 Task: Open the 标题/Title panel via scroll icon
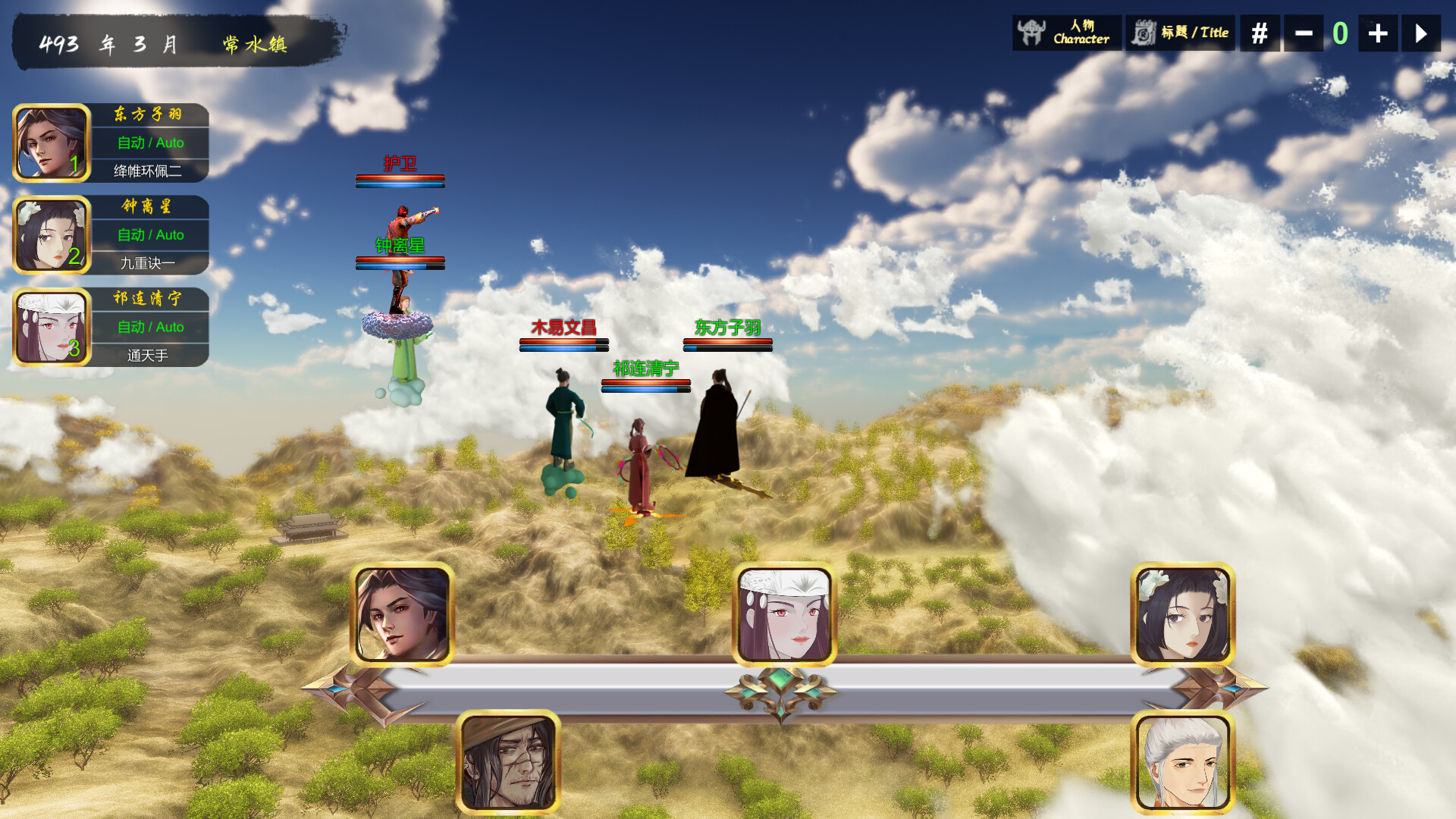coord(1179,33)
